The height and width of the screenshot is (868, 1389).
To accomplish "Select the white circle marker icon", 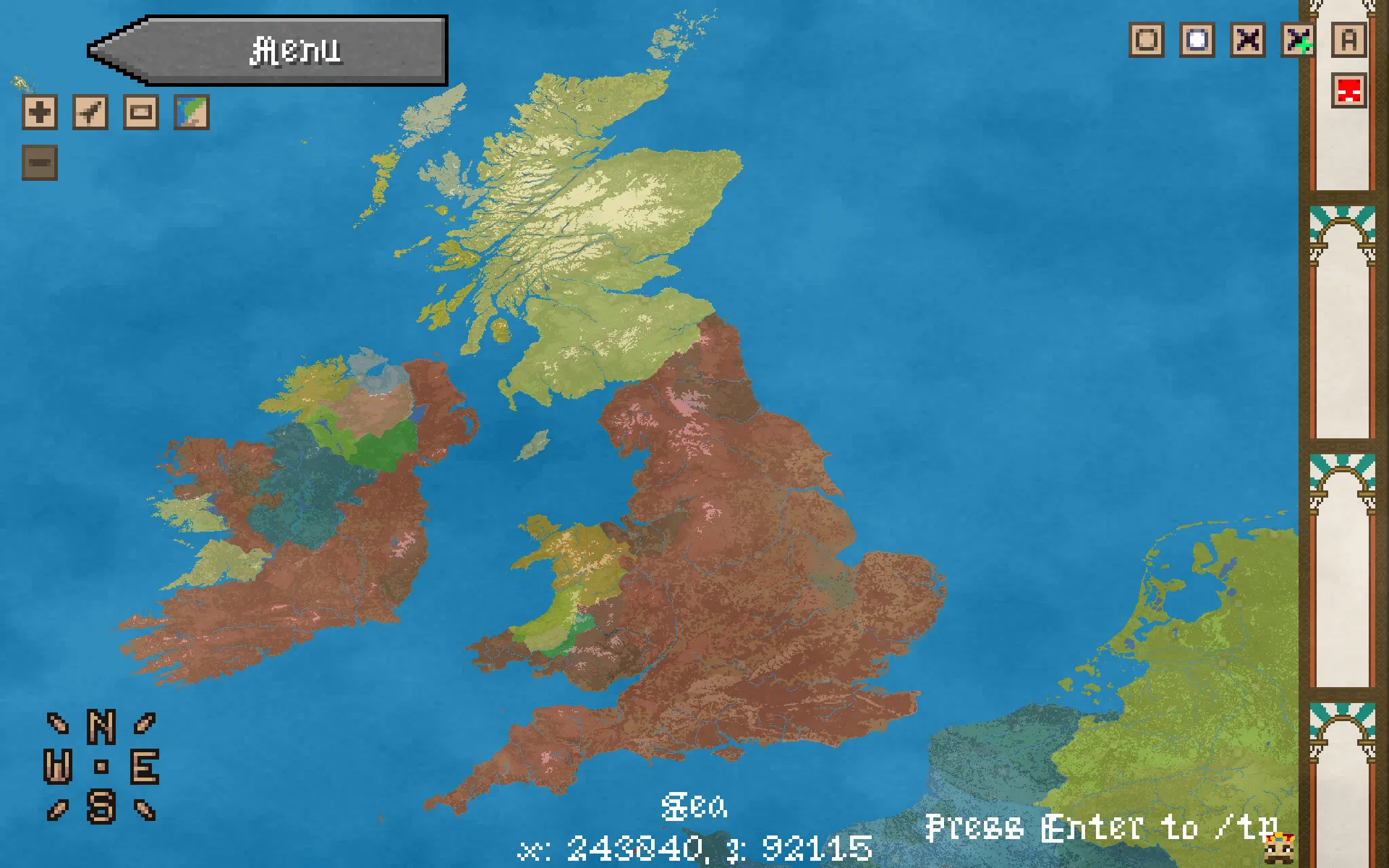I will click(x=1197, y=41).
